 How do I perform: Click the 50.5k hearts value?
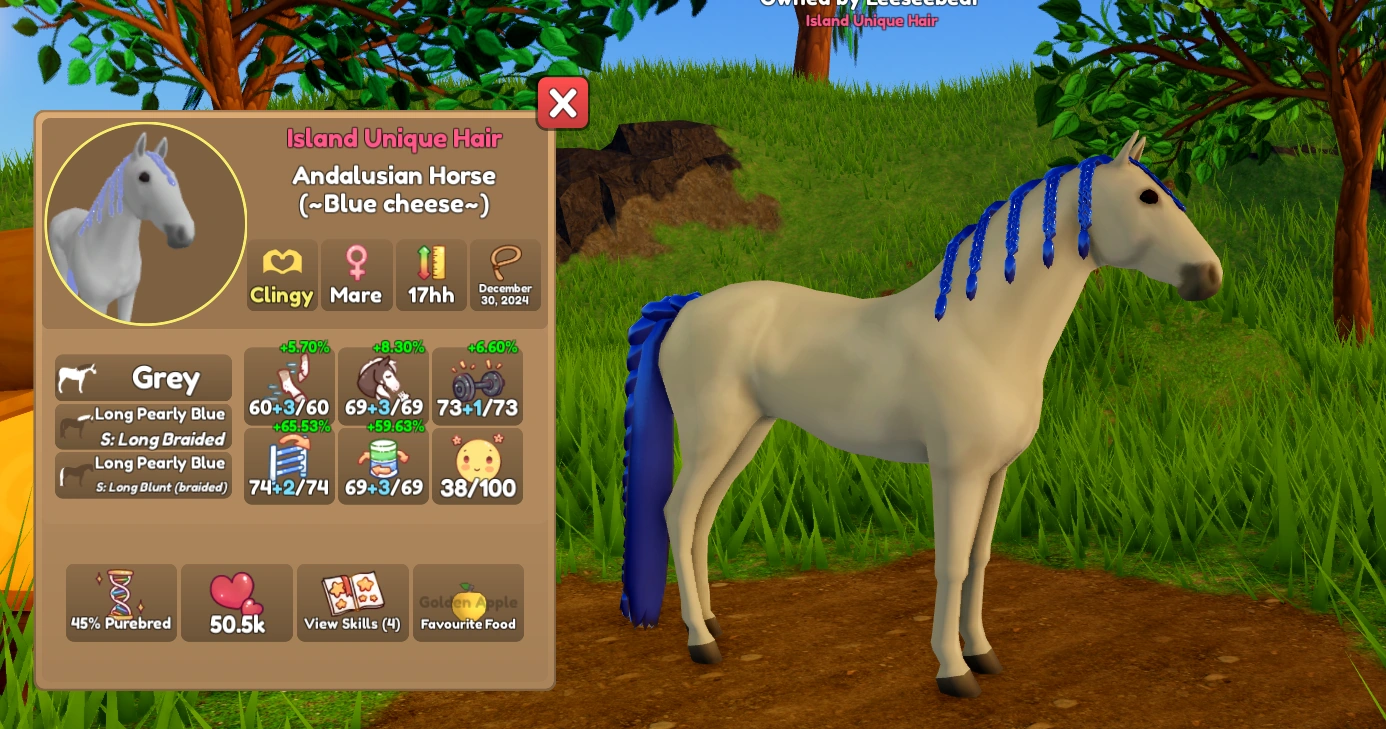pos(237,602)
